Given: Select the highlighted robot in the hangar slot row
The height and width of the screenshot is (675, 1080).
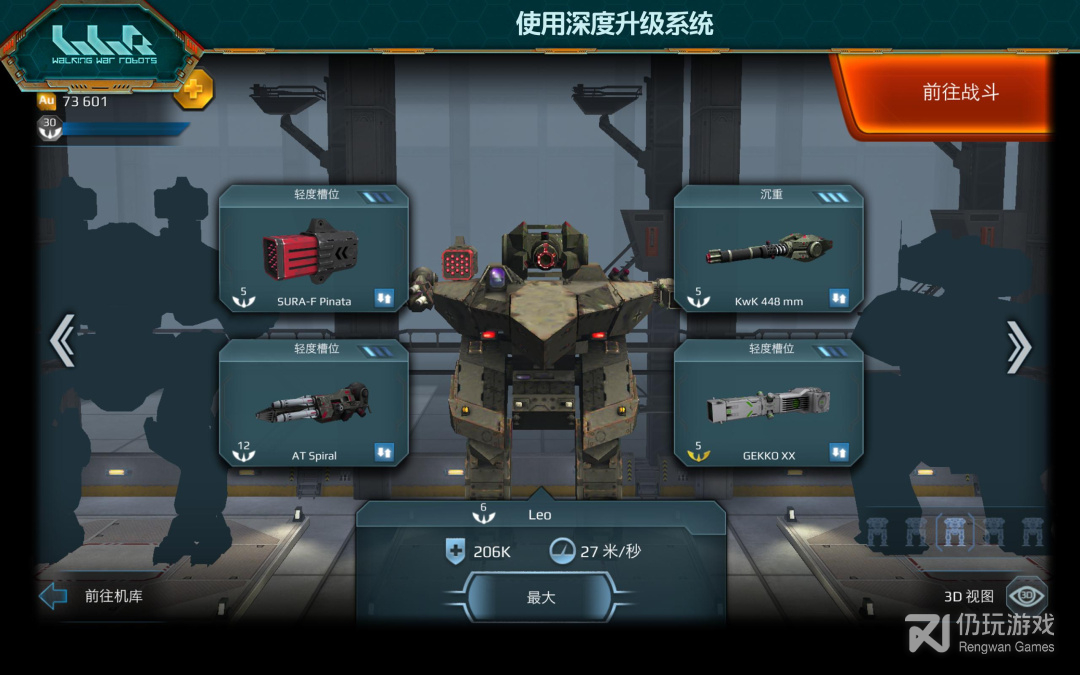Looking at the screenshot, I should point(956,531).
